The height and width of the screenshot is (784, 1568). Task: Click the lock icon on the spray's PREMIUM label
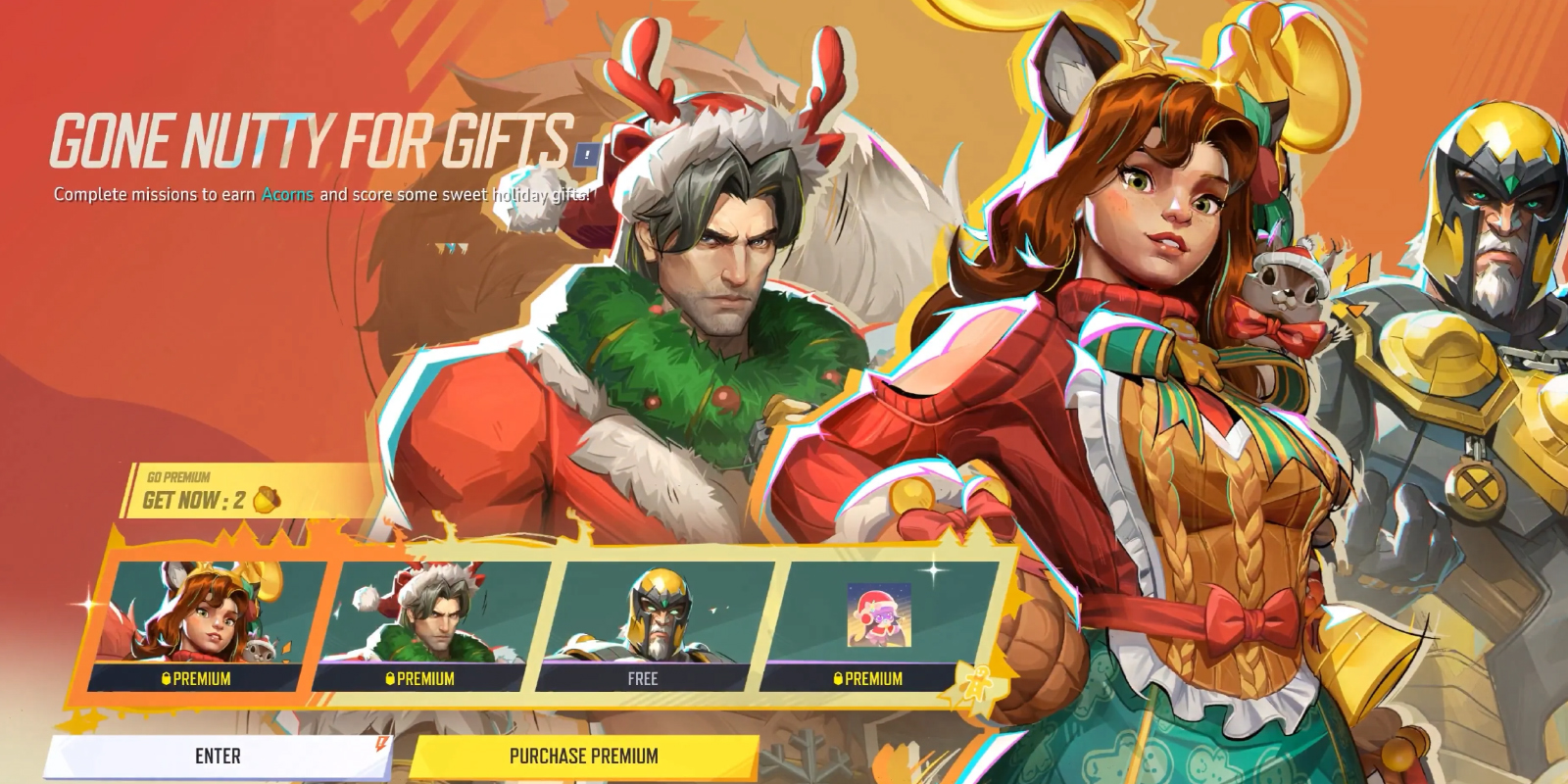pyautogui.click(x=837, y=678)
